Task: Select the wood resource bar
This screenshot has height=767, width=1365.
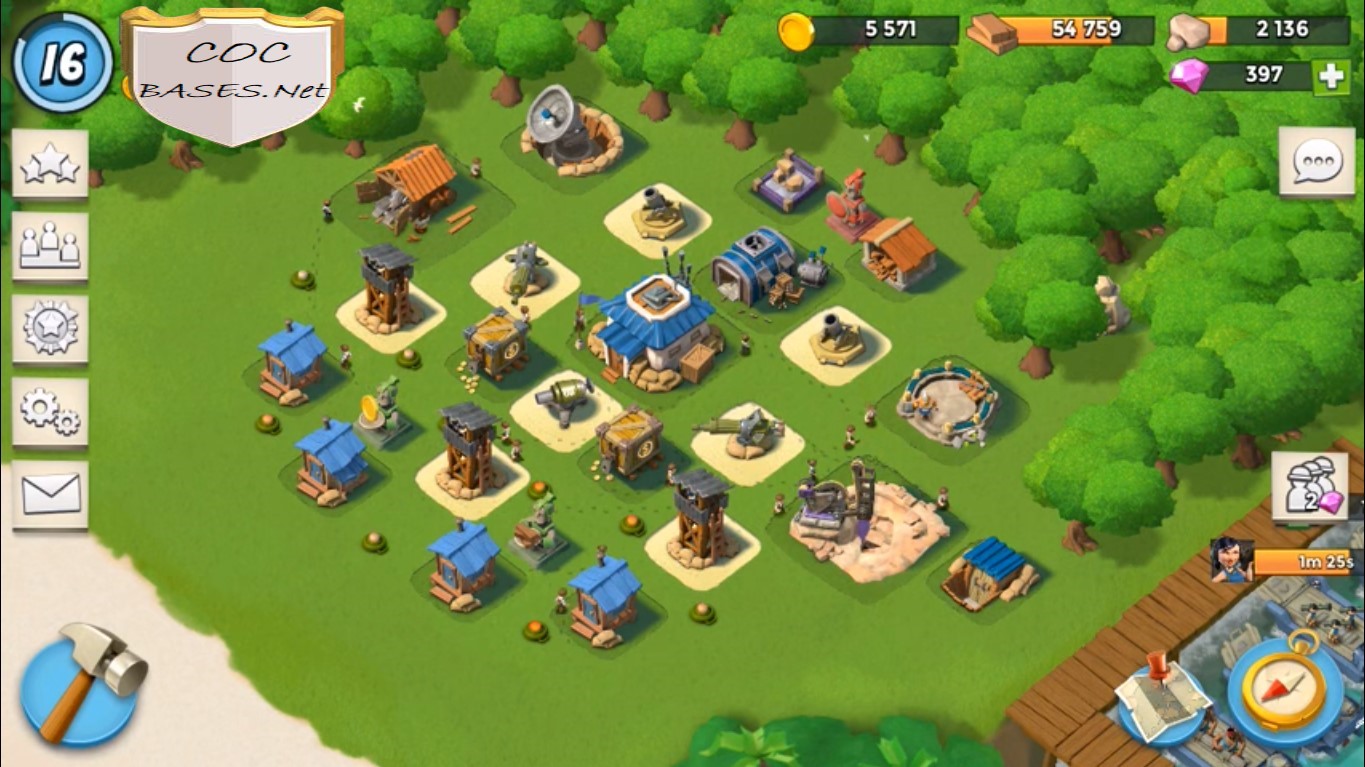Action: click(1055, 32)
